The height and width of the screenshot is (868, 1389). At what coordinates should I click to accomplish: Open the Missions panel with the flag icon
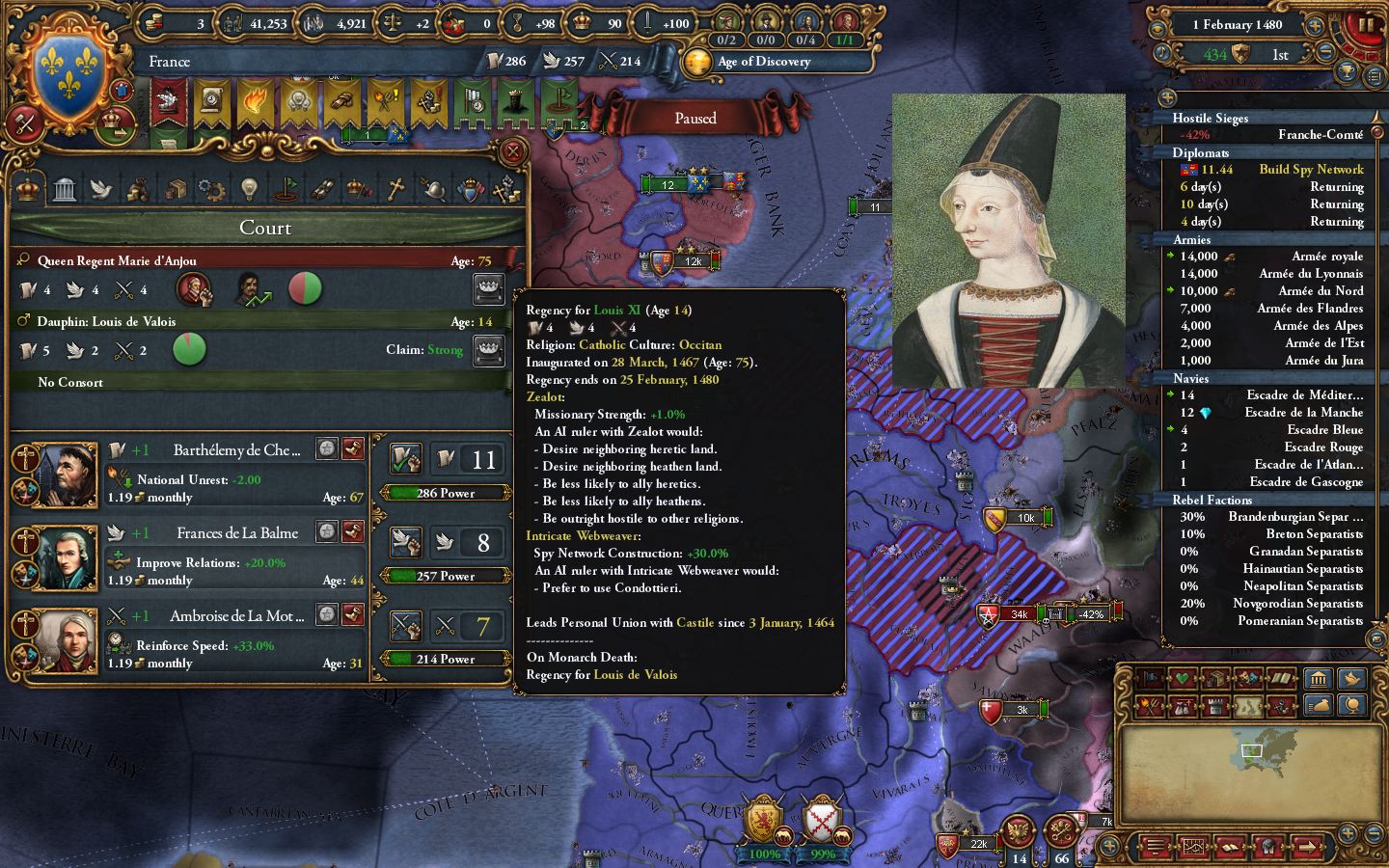click(286, 188)
